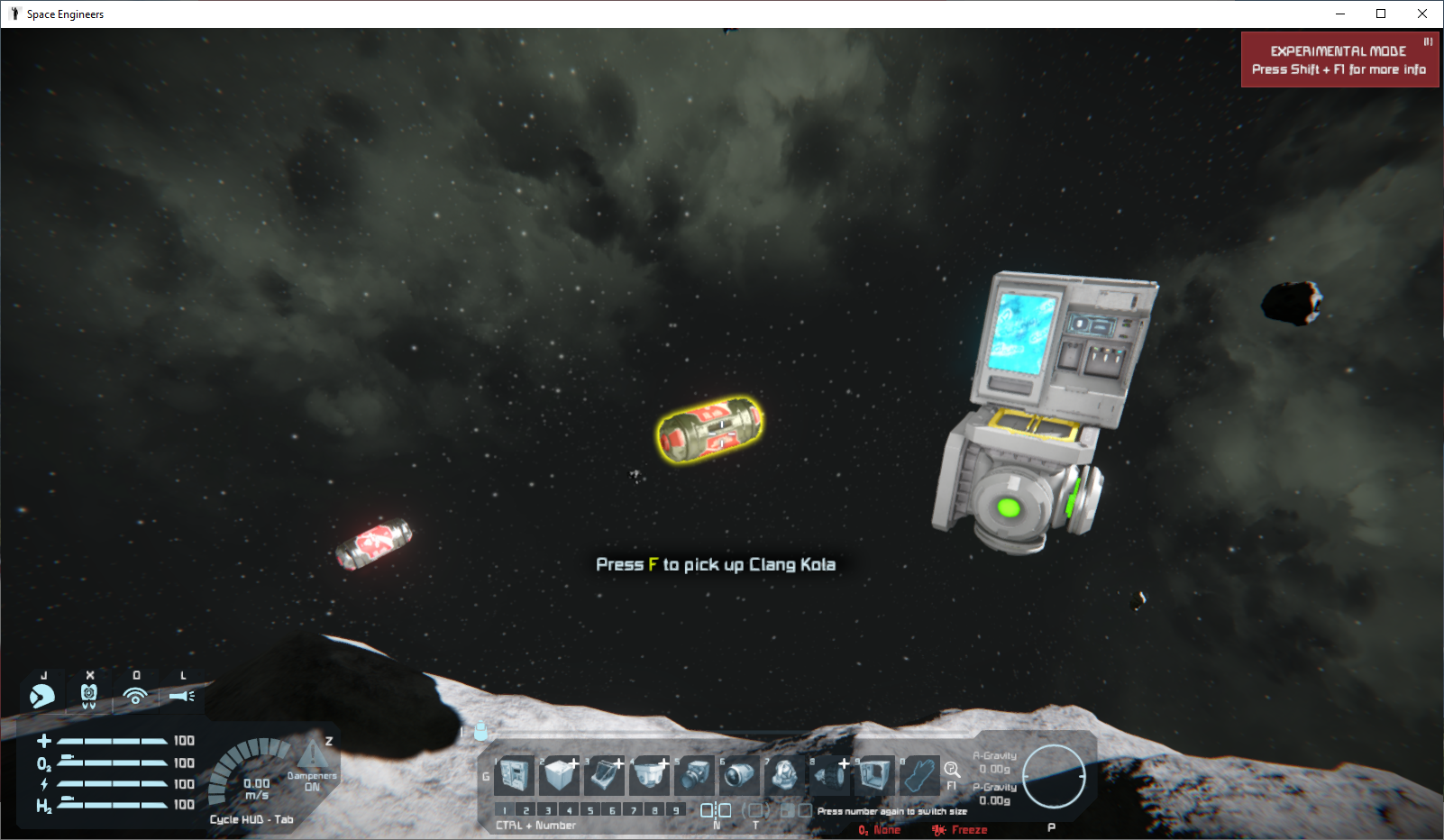Toggle the broadcasting antenna icon
1444x840 pixels.
pyautogui.click(x=135, y=696)
